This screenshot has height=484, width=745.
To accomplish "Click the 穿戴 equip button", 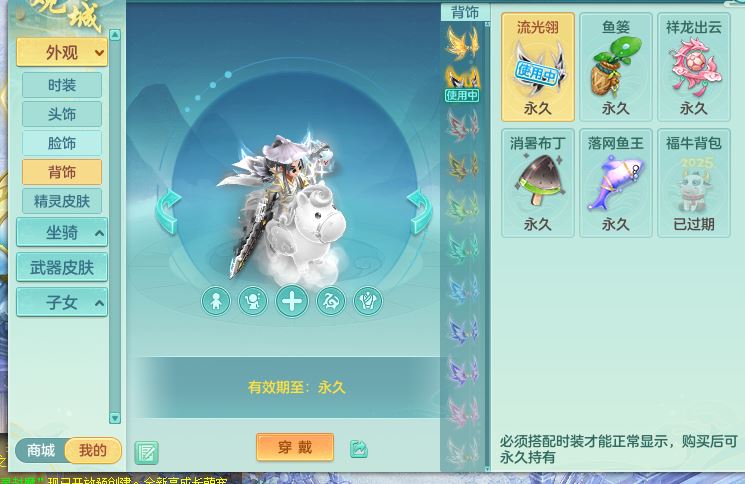I will [x=295, y=447].
